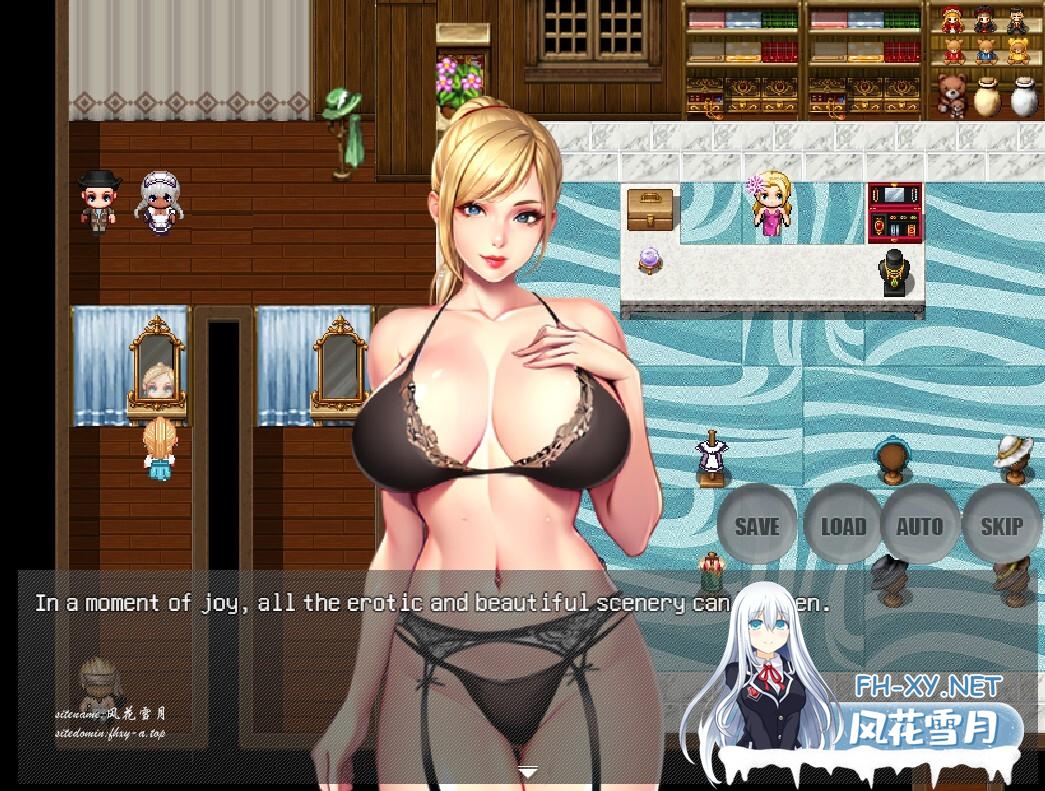Toggle AUTO dialogue mode
This screenshot has width=1045, height=791.
[x=919, y=526]
